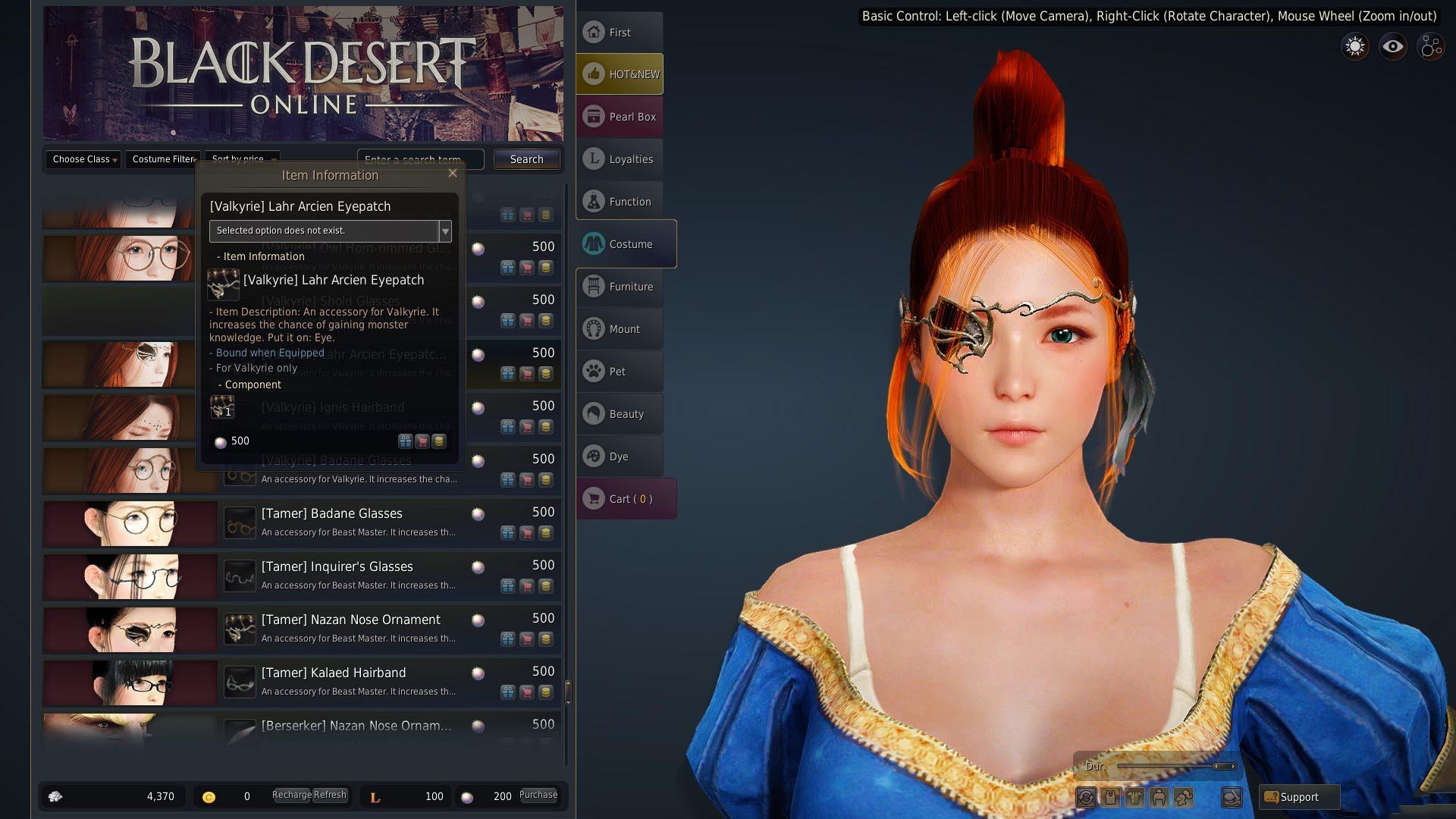The image size is (1456, 819).
Task: Show the Pet shop category
Action: click(x=620, y=372)
